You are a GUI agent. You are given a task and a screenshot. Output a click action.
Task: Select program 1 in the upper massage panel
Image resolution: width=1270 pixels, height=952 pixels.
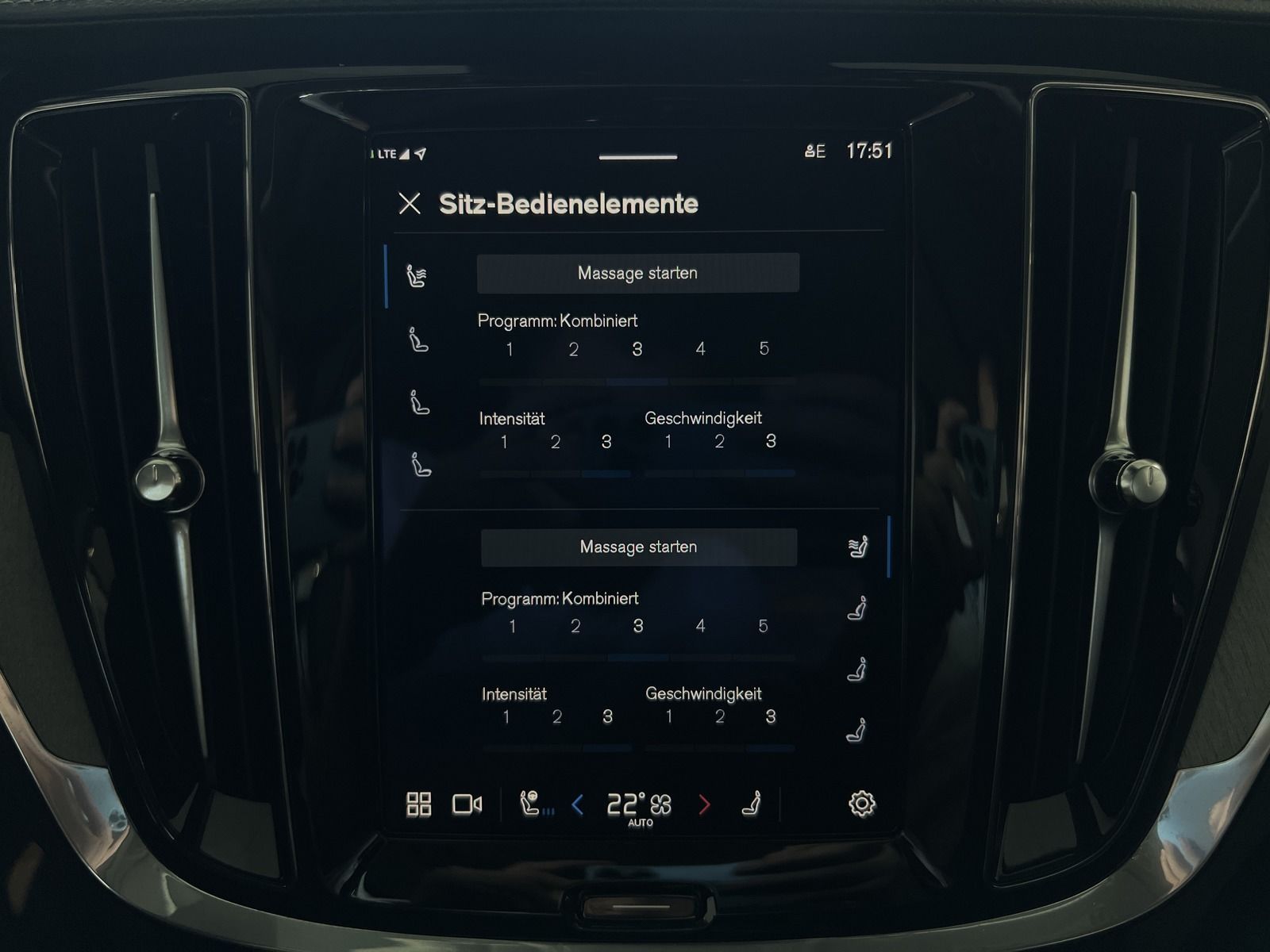click(510, 350)
